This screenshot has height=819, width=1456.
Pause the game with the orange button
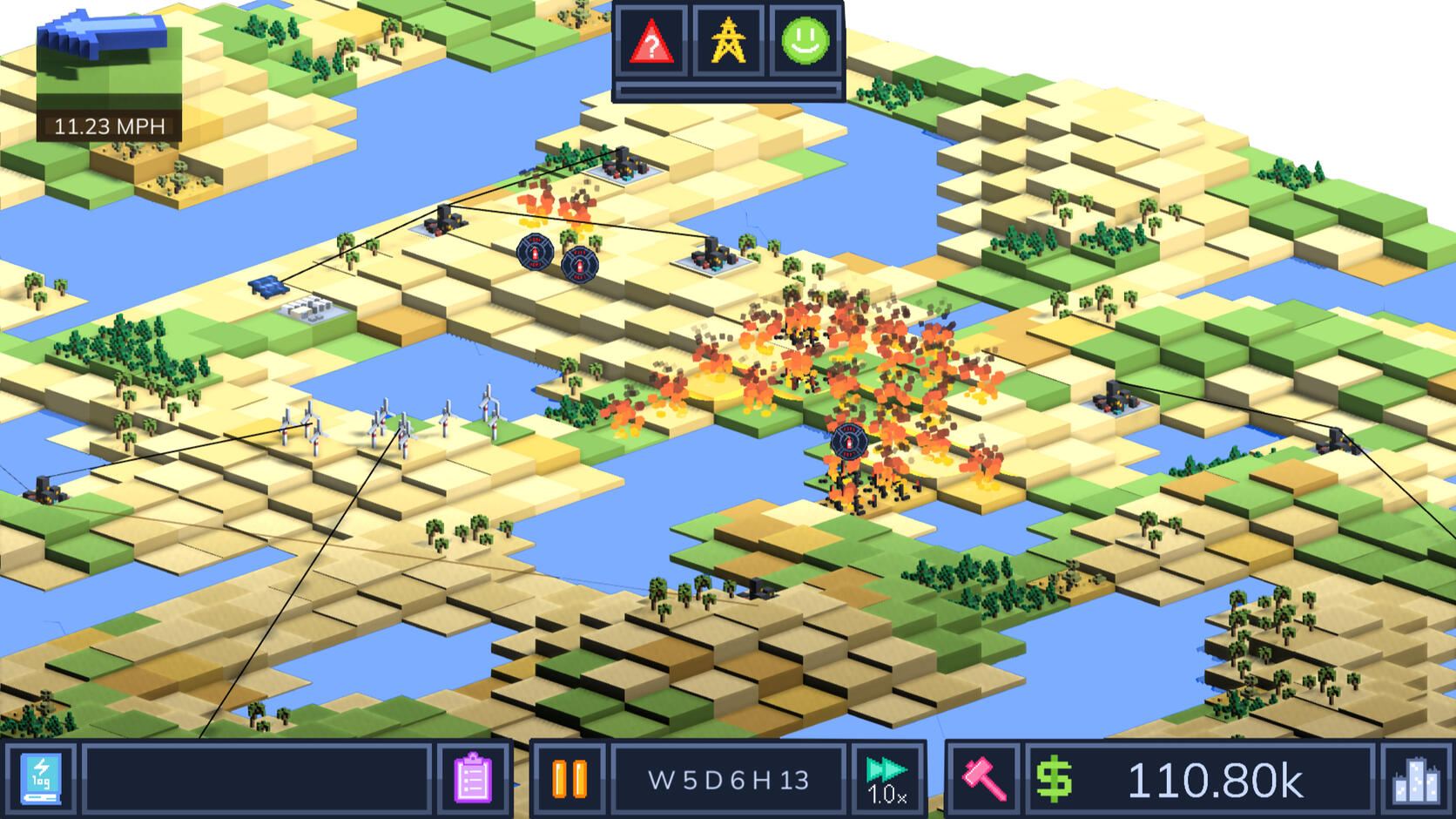point(570,779)
